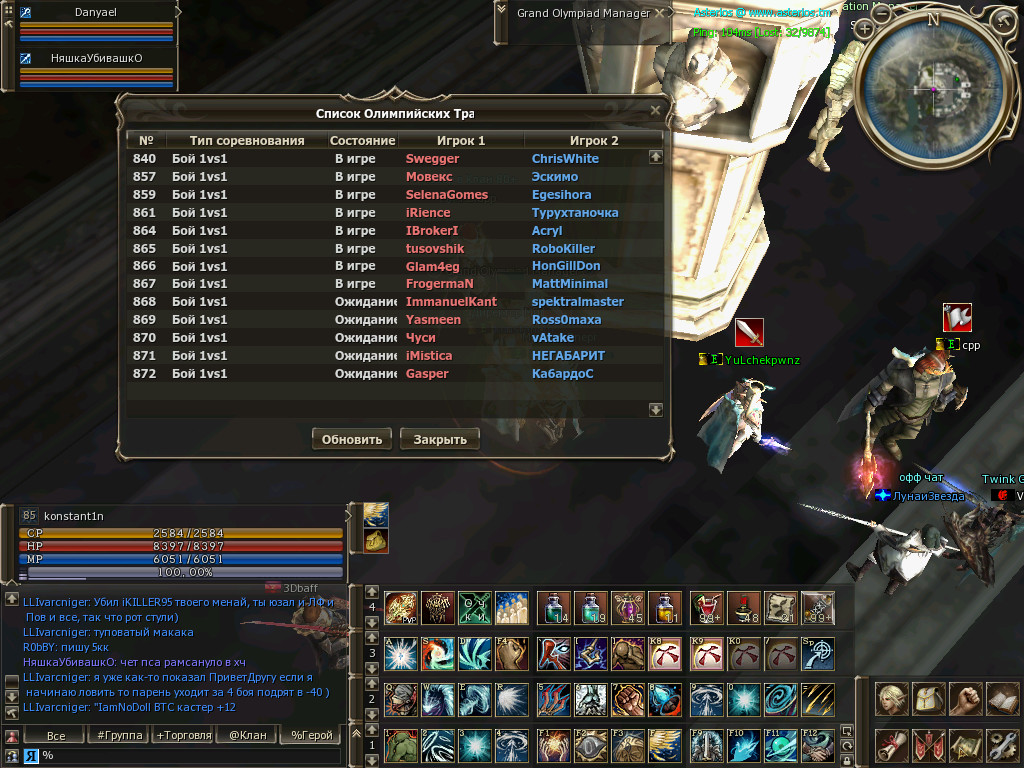Open the +Торговля trade chat tab
This screenshot has height=768, width=1024.
(x=183, y=736)
